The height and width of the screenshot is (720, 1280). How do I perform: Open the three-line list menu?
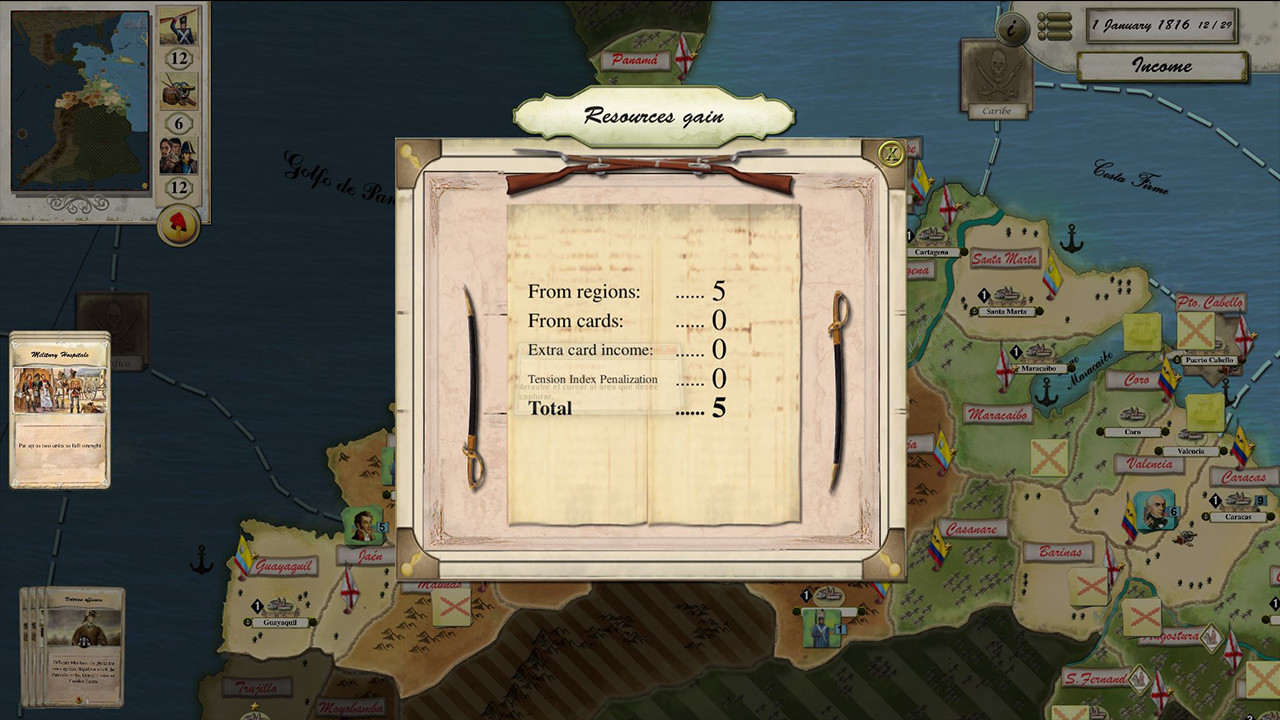[1054, 26]
